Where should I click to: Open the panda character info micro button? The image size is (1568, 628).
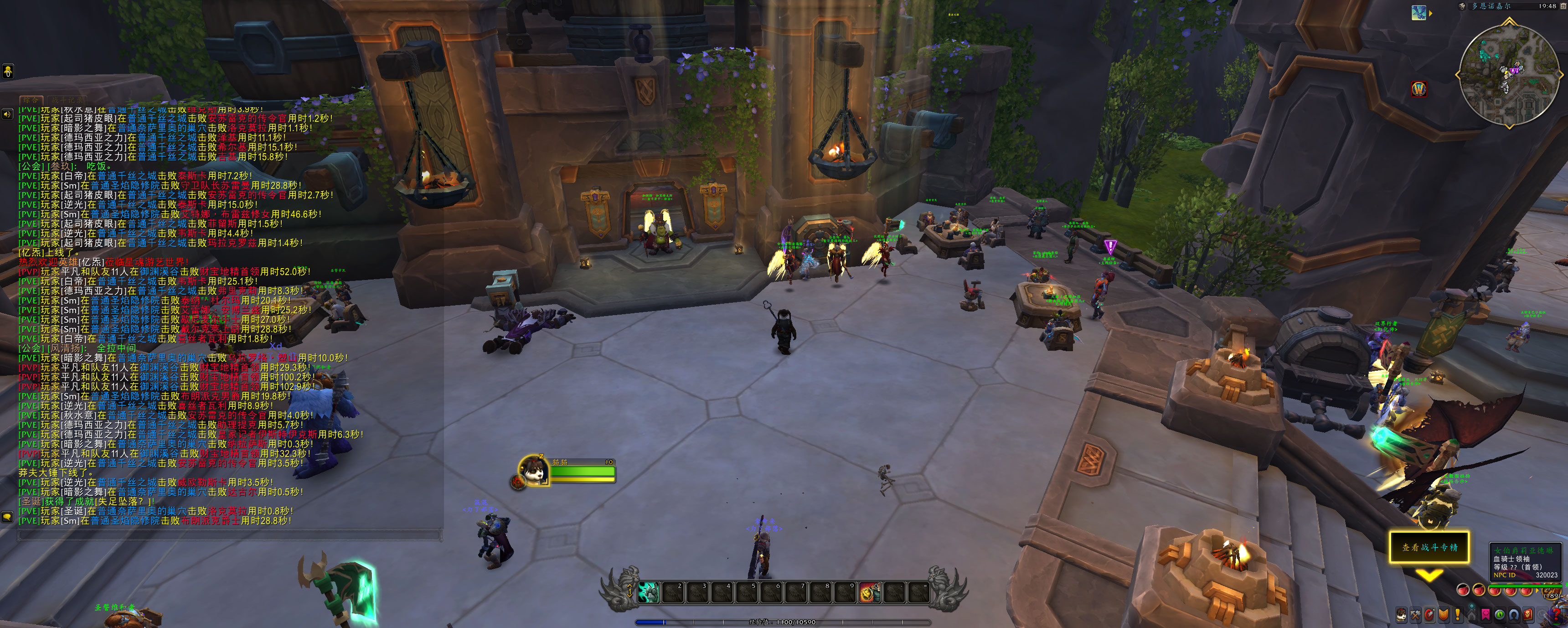[1401, 615]
